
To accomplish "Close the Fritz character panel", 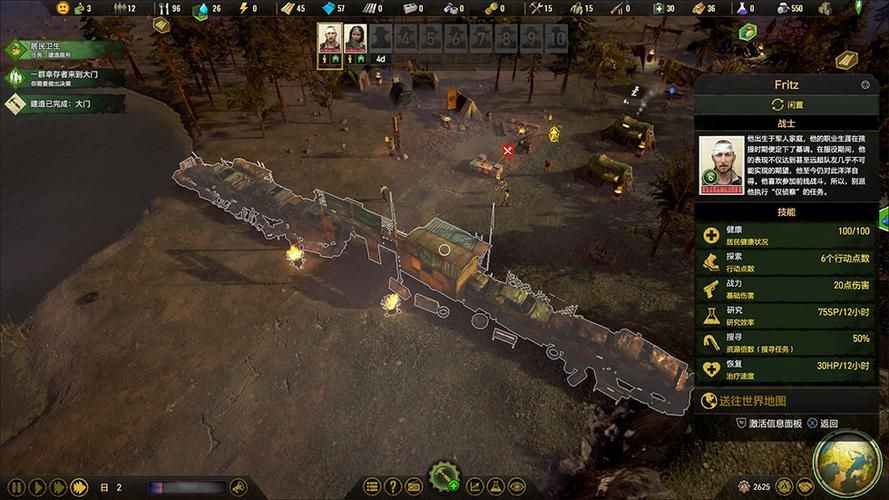I will click(865, 85).
